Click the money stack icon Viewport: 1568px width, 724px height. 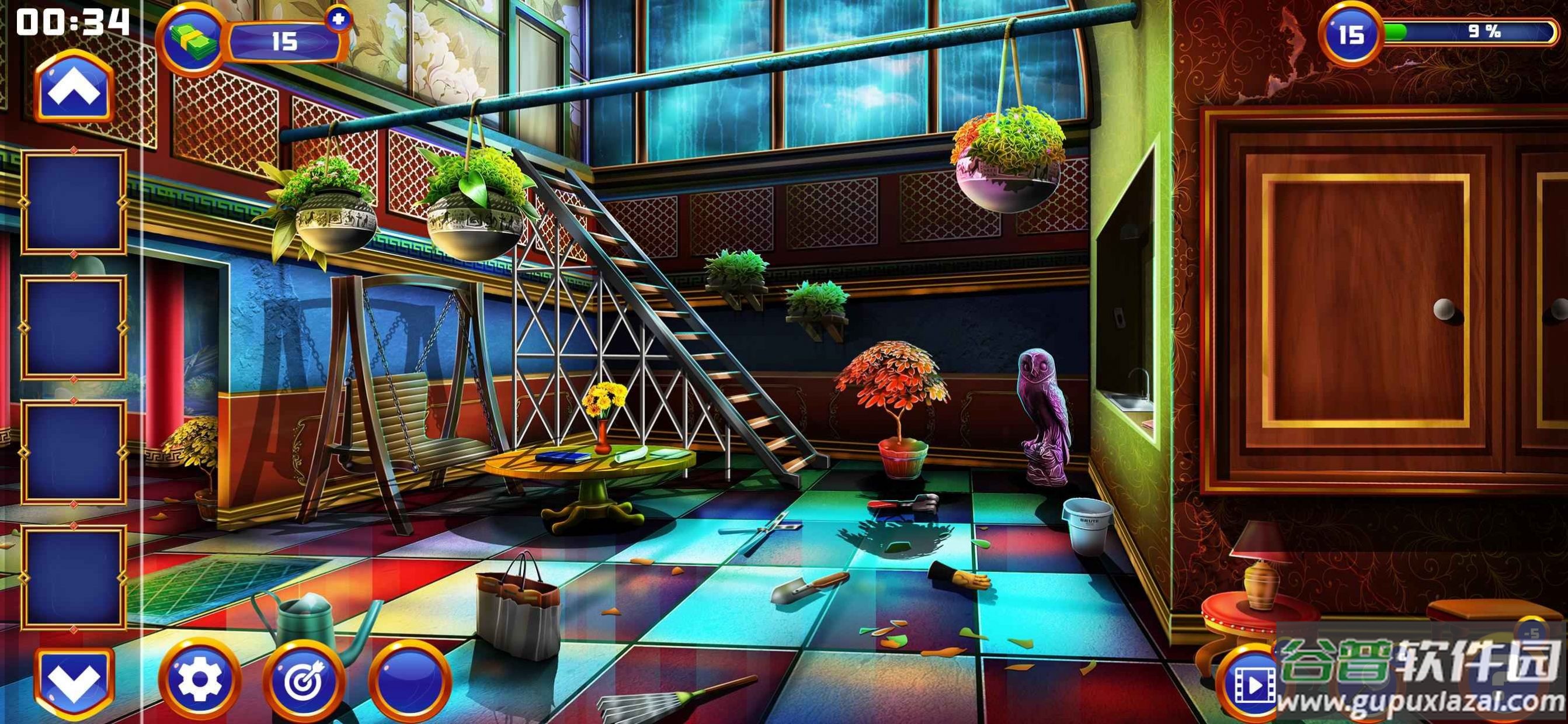(194, 39)
